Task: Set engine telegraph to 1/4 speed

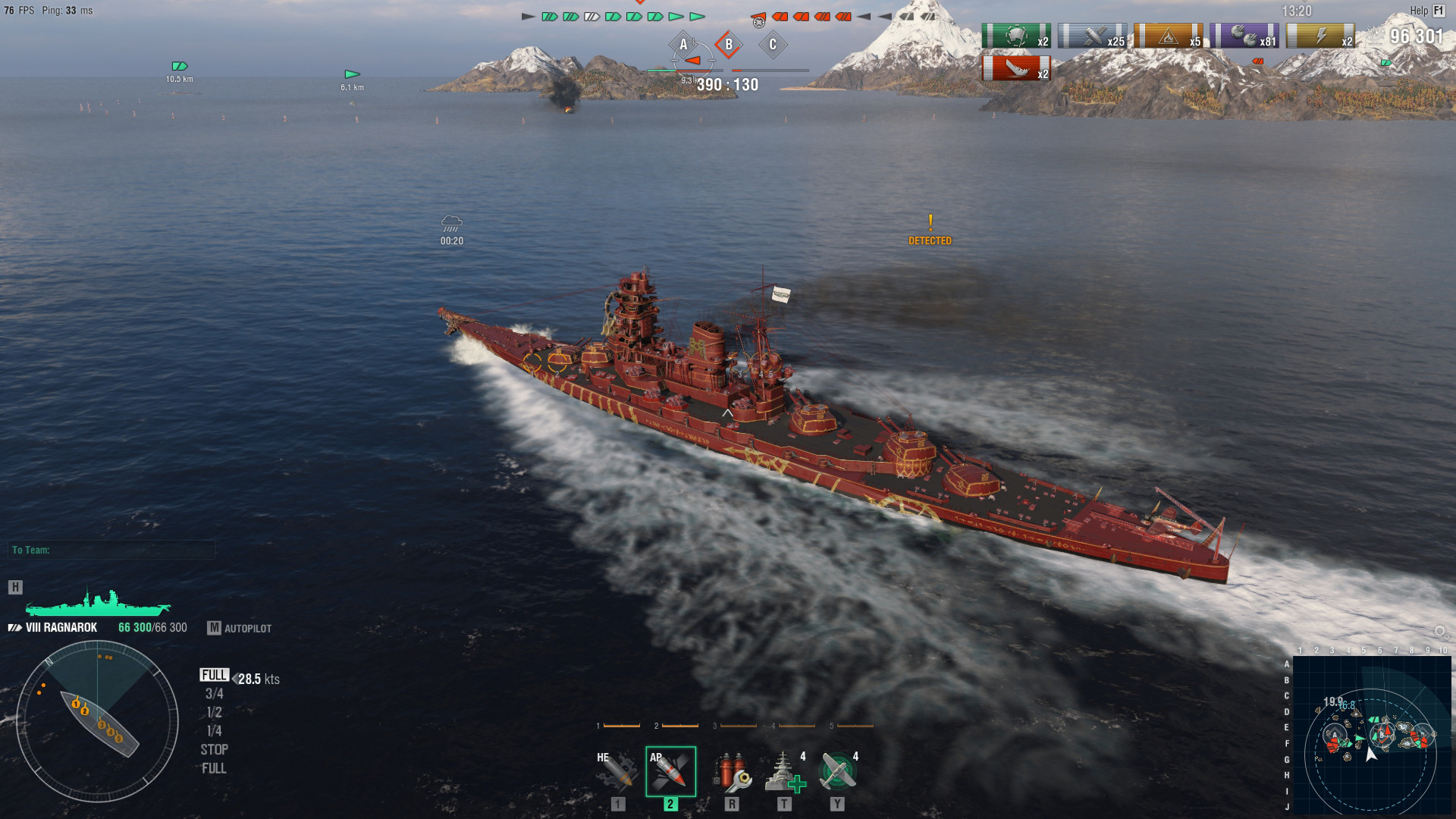Action: coord(215,731)
